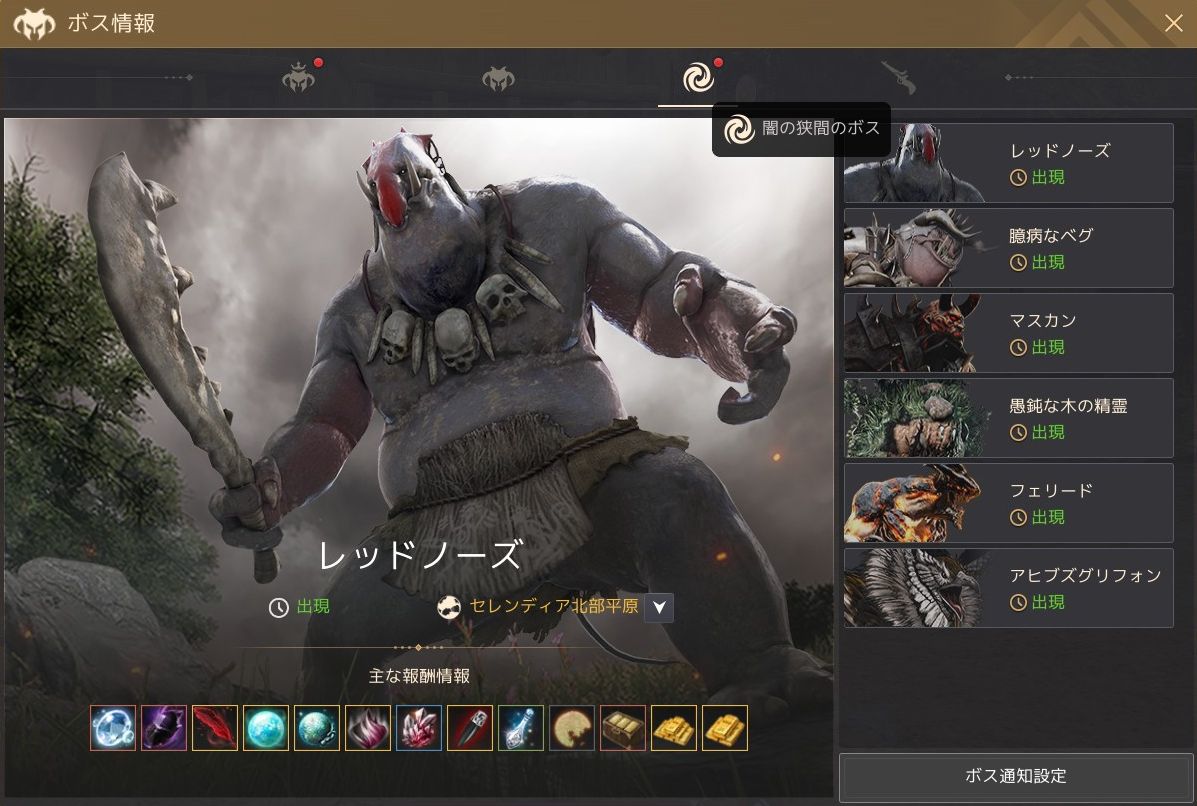Choose the マスカン boss entry
Image resolution: width=1197 pixels, height=806 pixels.
tap(1008, 333)
